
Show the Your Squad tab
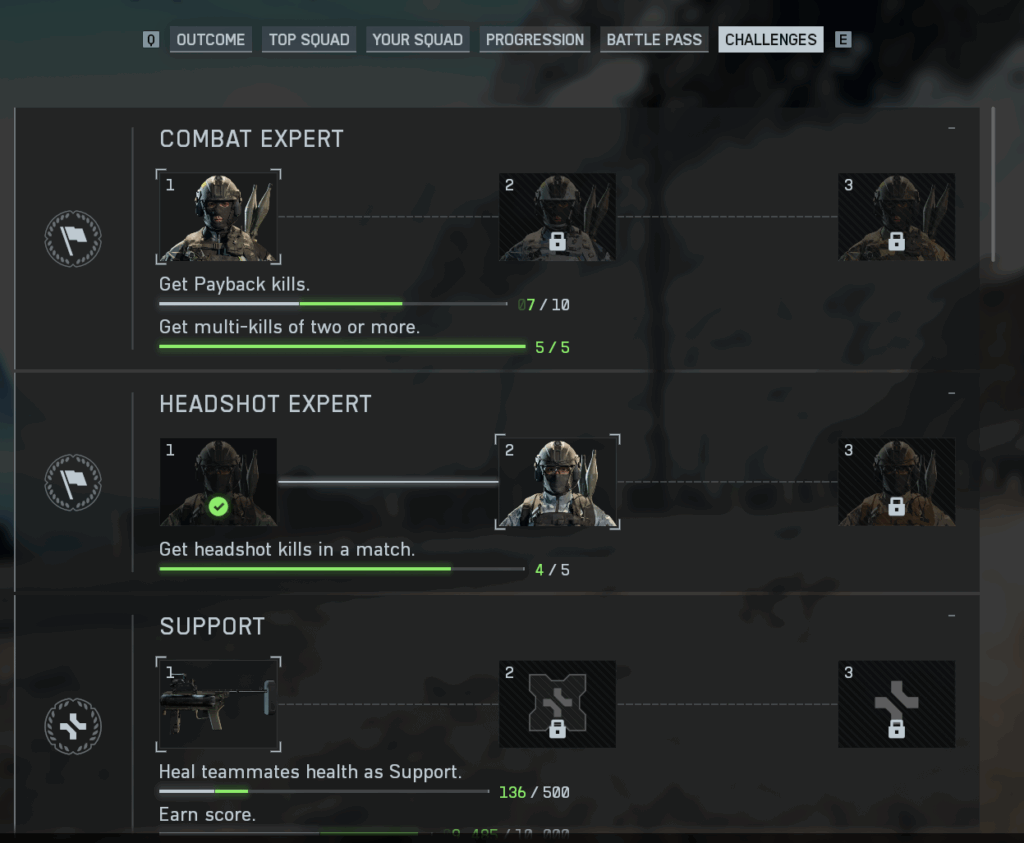(417, 40)
